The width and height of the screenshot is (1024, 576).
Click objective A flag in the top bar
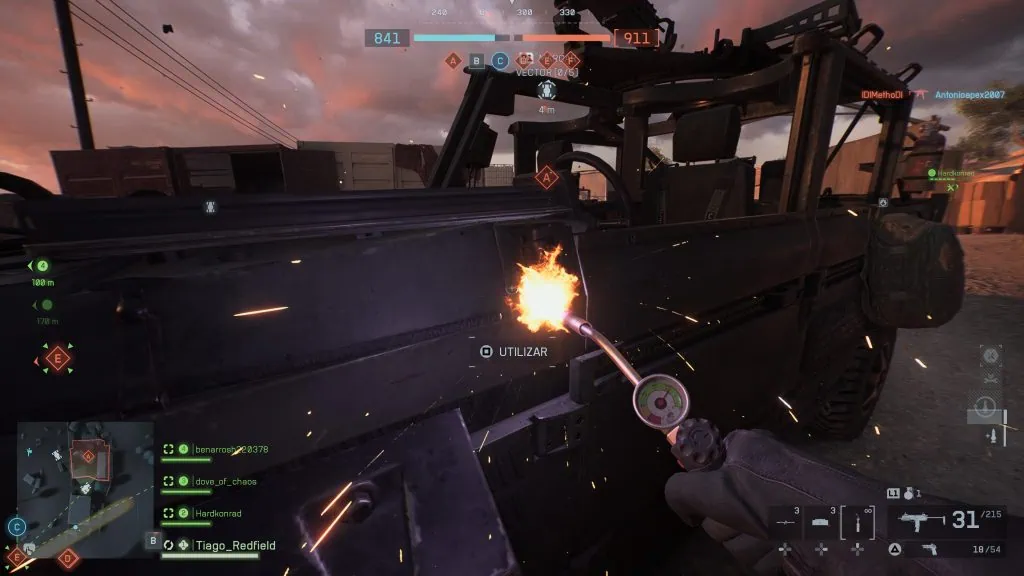coord(453,60)
